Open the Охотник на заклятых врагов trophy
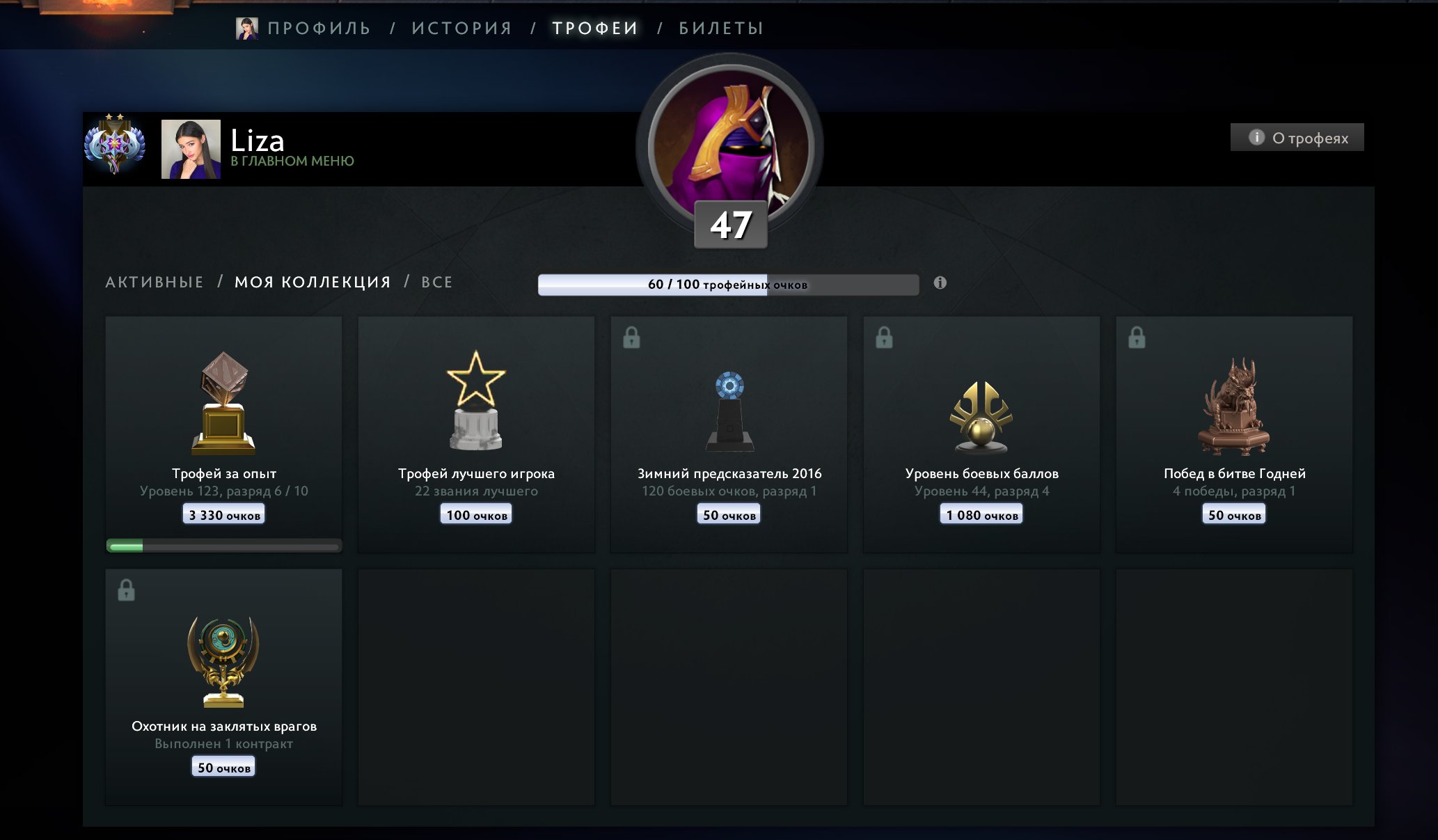 (x=223, y=661)
